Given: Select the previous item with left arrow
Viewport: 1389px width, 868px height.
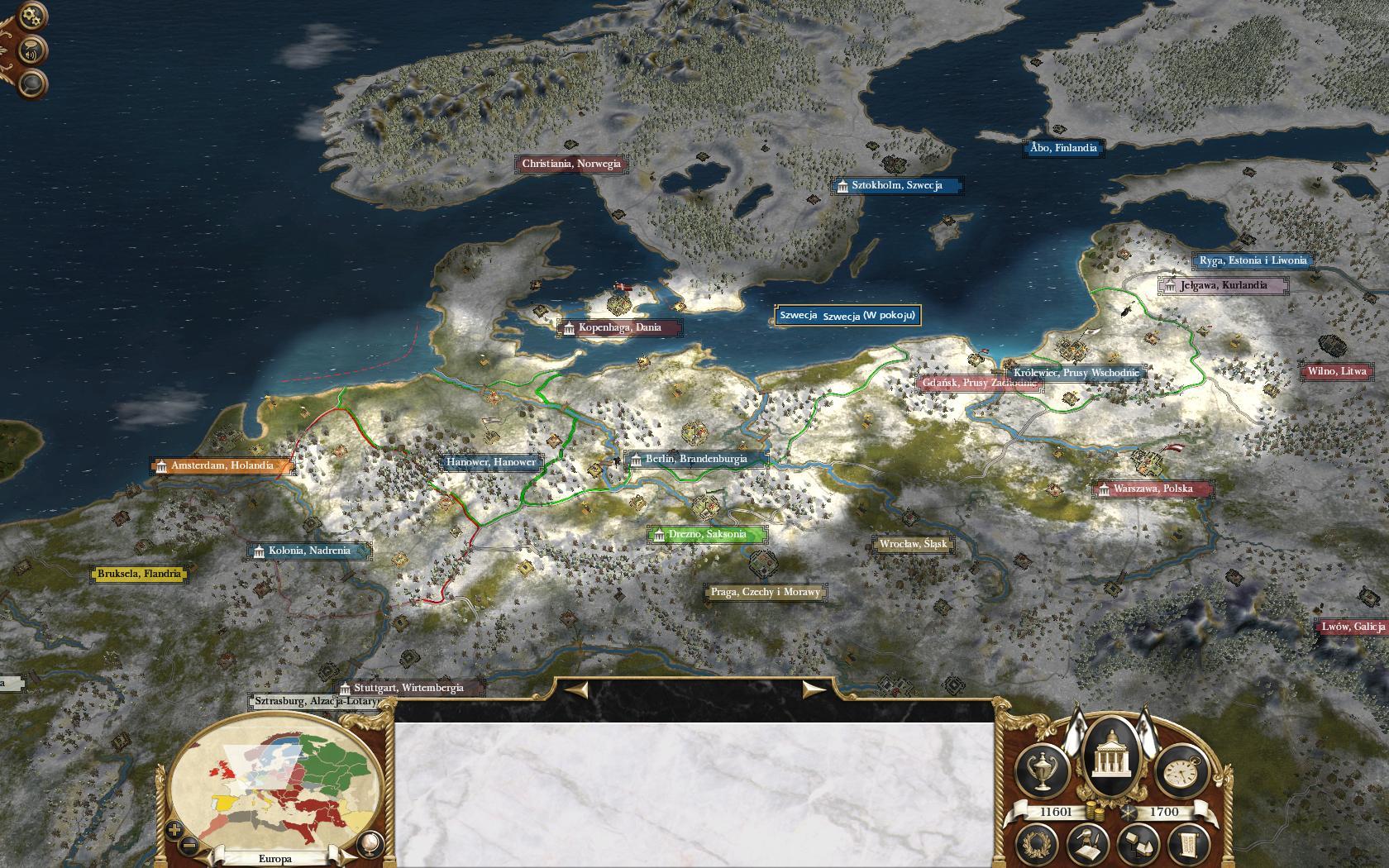Looking at the screenshot, I should 576,689.
